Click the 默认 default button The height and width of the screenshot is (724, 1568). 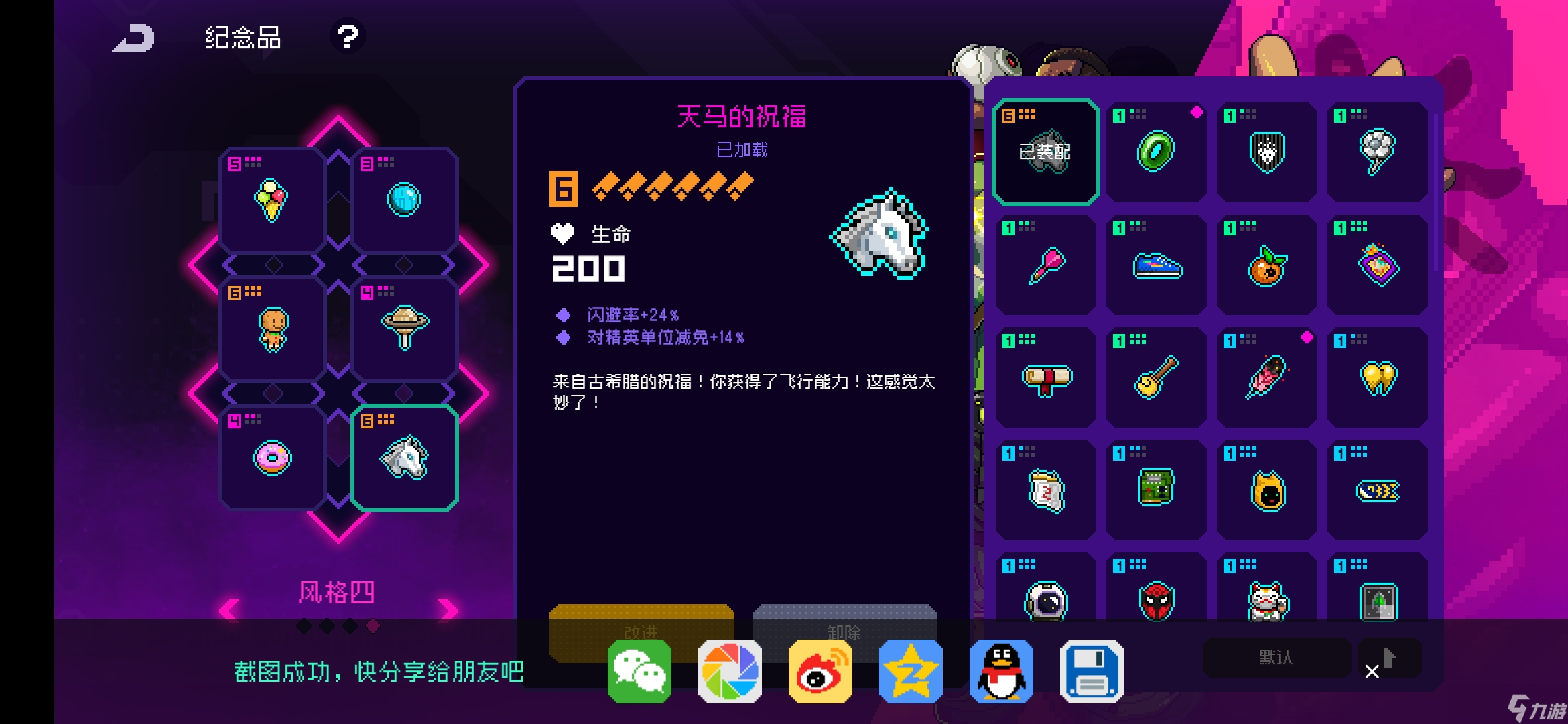(1276, 658)
